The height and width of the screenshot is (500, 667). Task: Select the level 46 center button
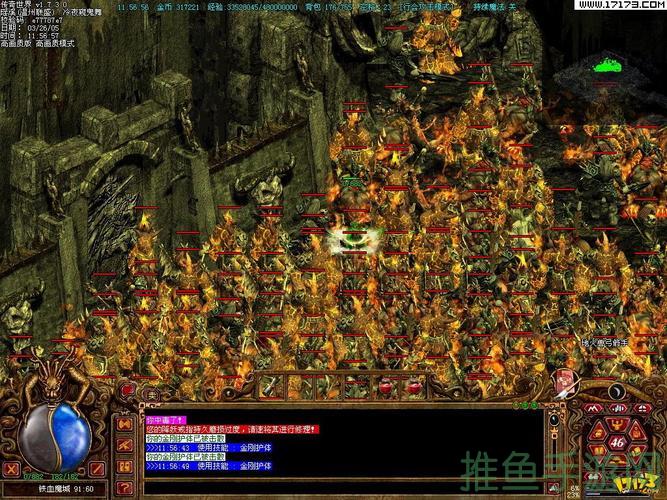(616, 441)
